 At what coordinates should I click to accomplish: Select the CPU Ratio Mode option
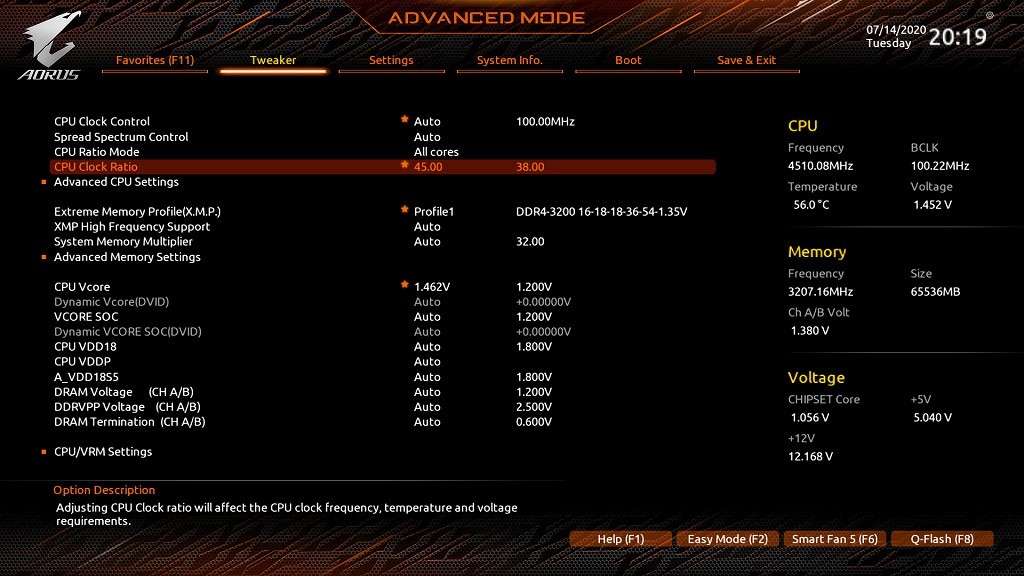coord(97,152)
